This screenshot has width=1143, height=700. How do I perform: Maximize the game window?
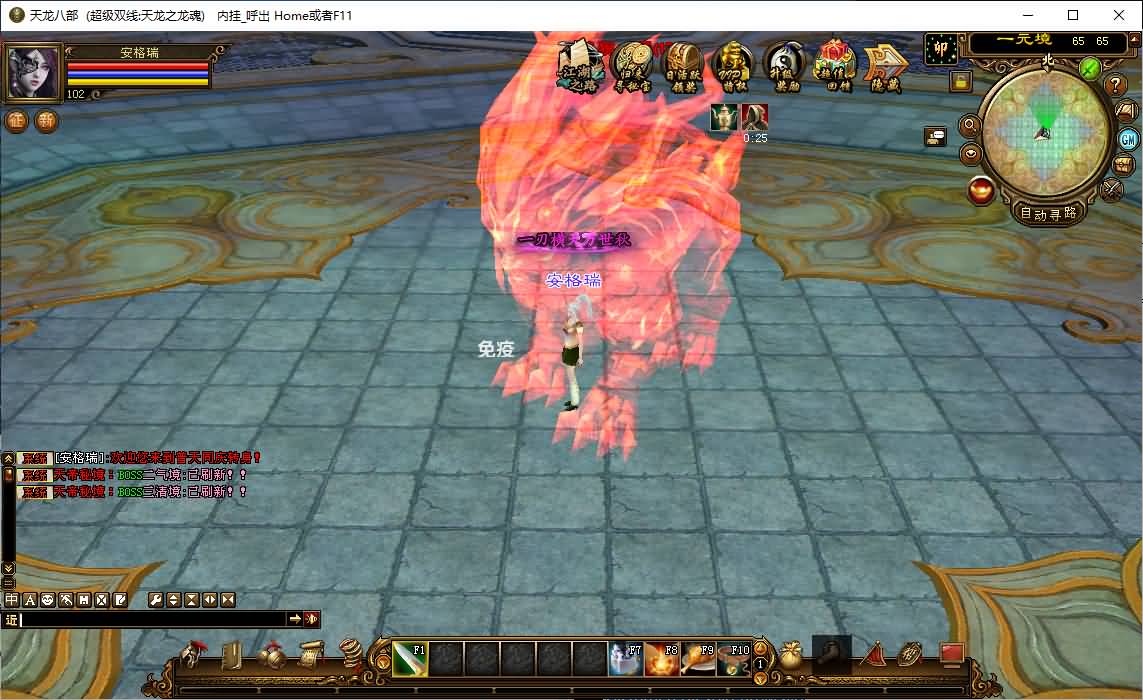tap(1073, 15)
